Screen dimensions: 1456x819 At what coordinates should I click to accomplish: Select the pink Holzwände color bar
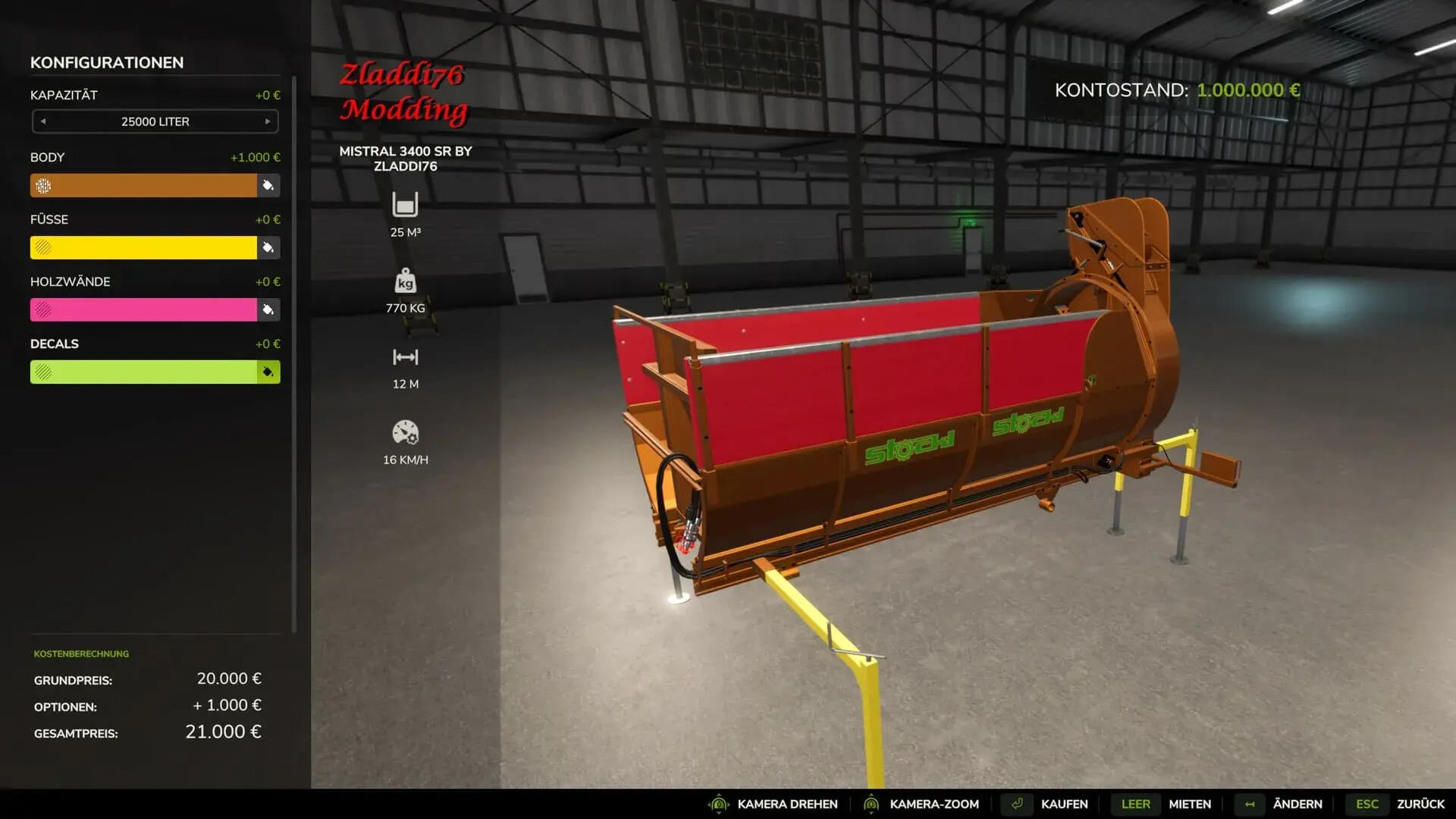[x=143, y=310]
